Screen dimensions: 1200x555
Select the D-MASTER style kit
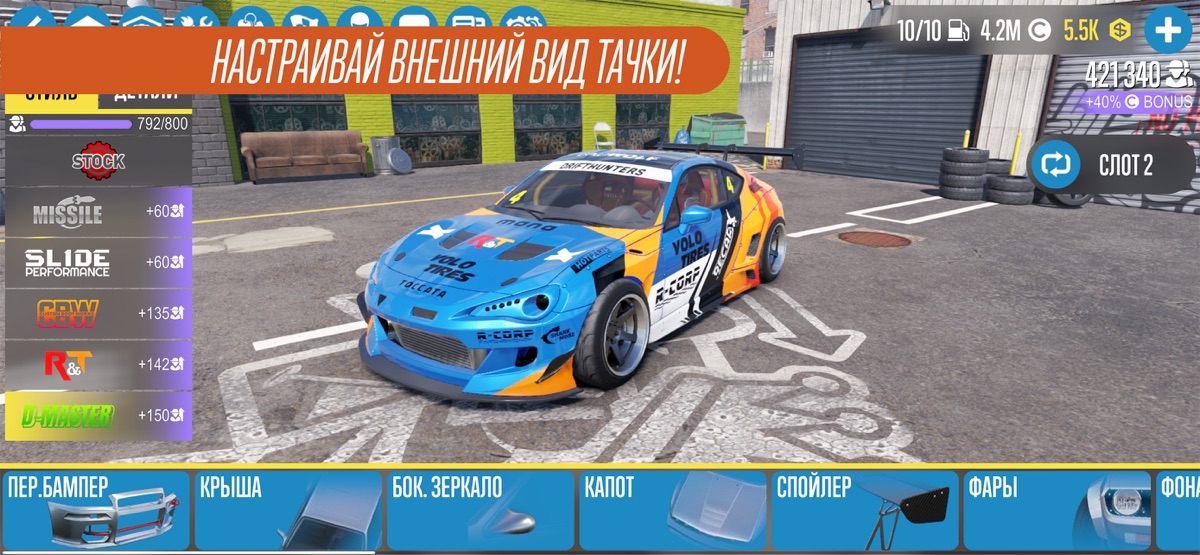click(98, 416)
